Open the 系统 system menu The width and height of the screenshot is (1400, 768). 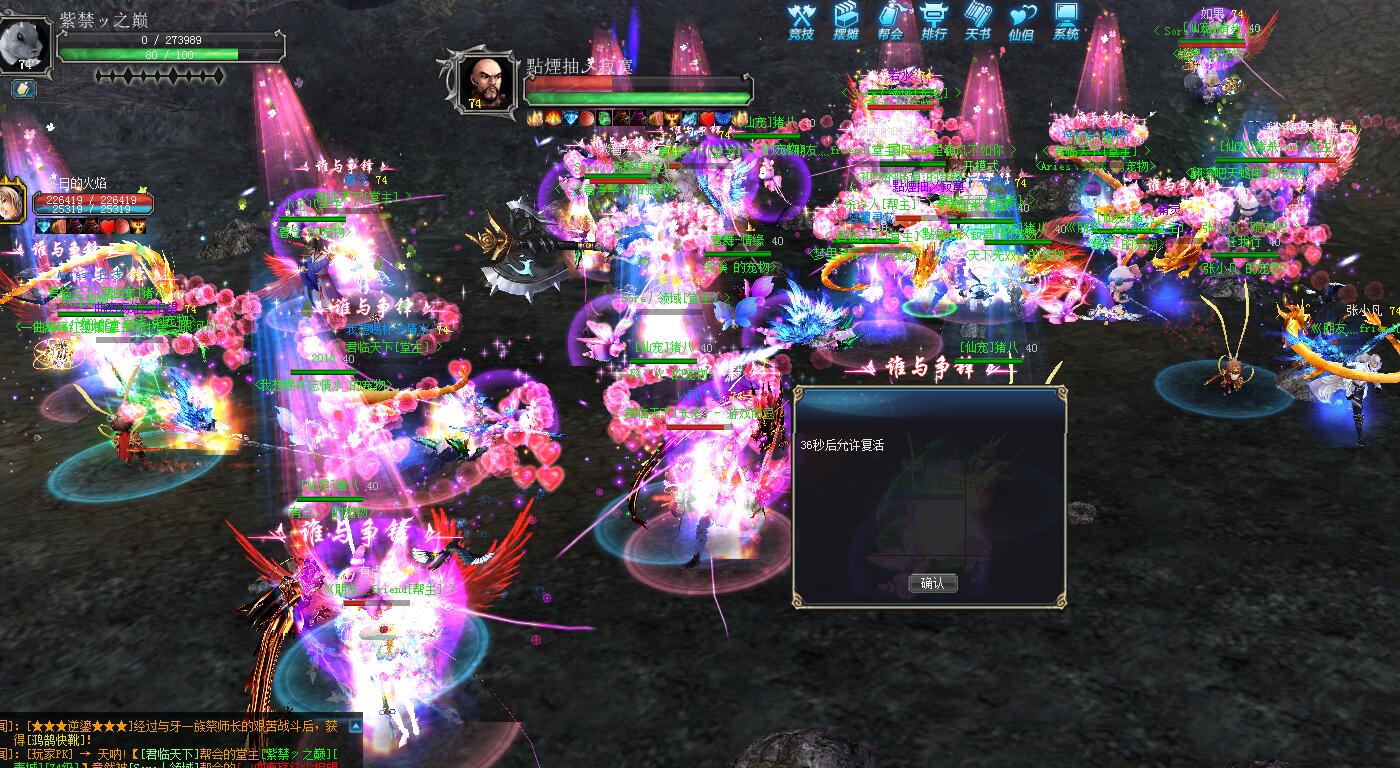(1066, 21)
